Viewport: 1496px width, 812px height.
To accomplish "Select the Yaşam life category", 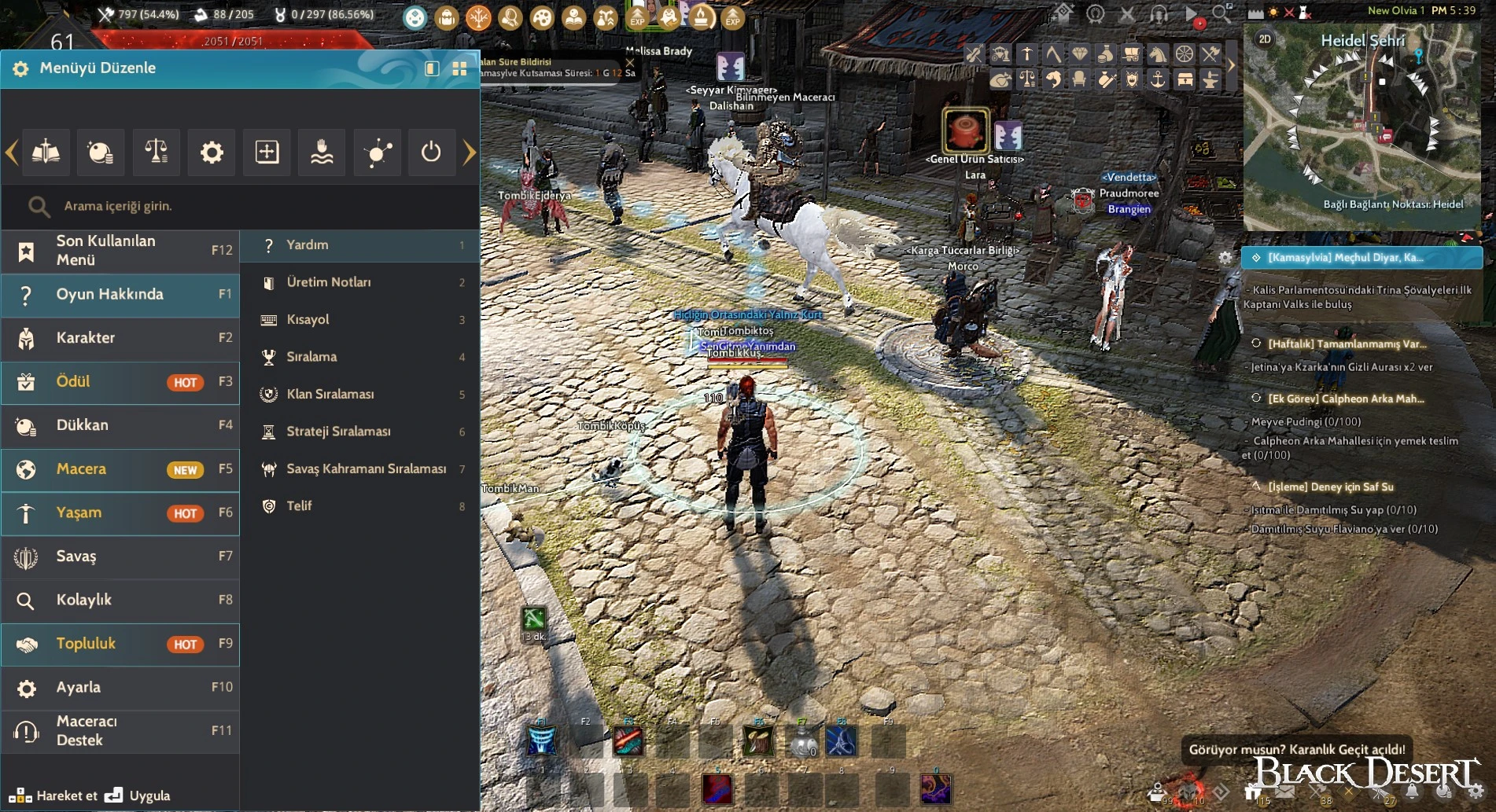I will click(x=120, y=513).
